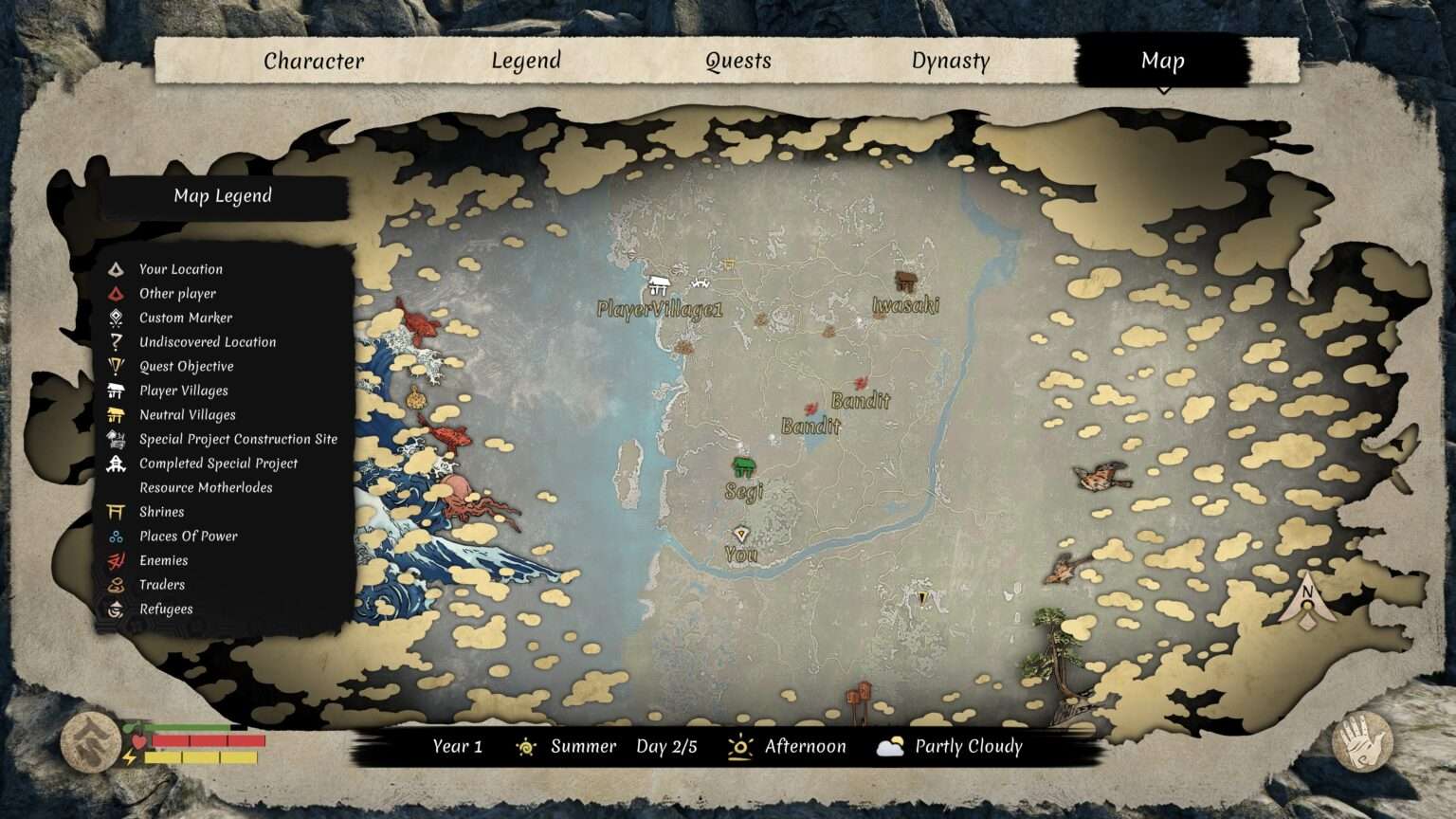Click the Player Villages icon

click(116, 391)
